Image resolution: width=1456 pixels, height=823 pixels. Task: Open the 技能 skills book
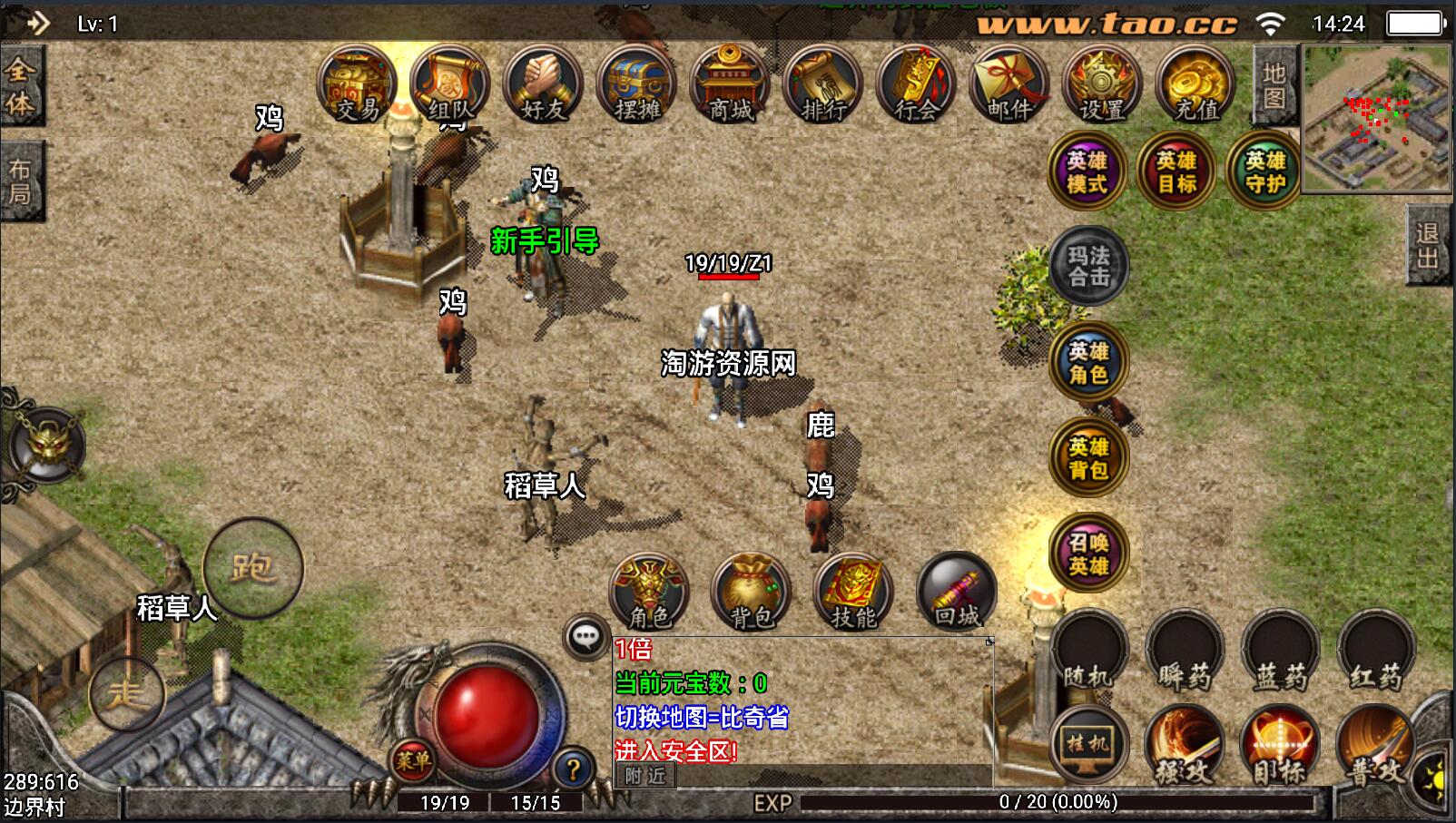pyautogui.click(x=853, y=593)
